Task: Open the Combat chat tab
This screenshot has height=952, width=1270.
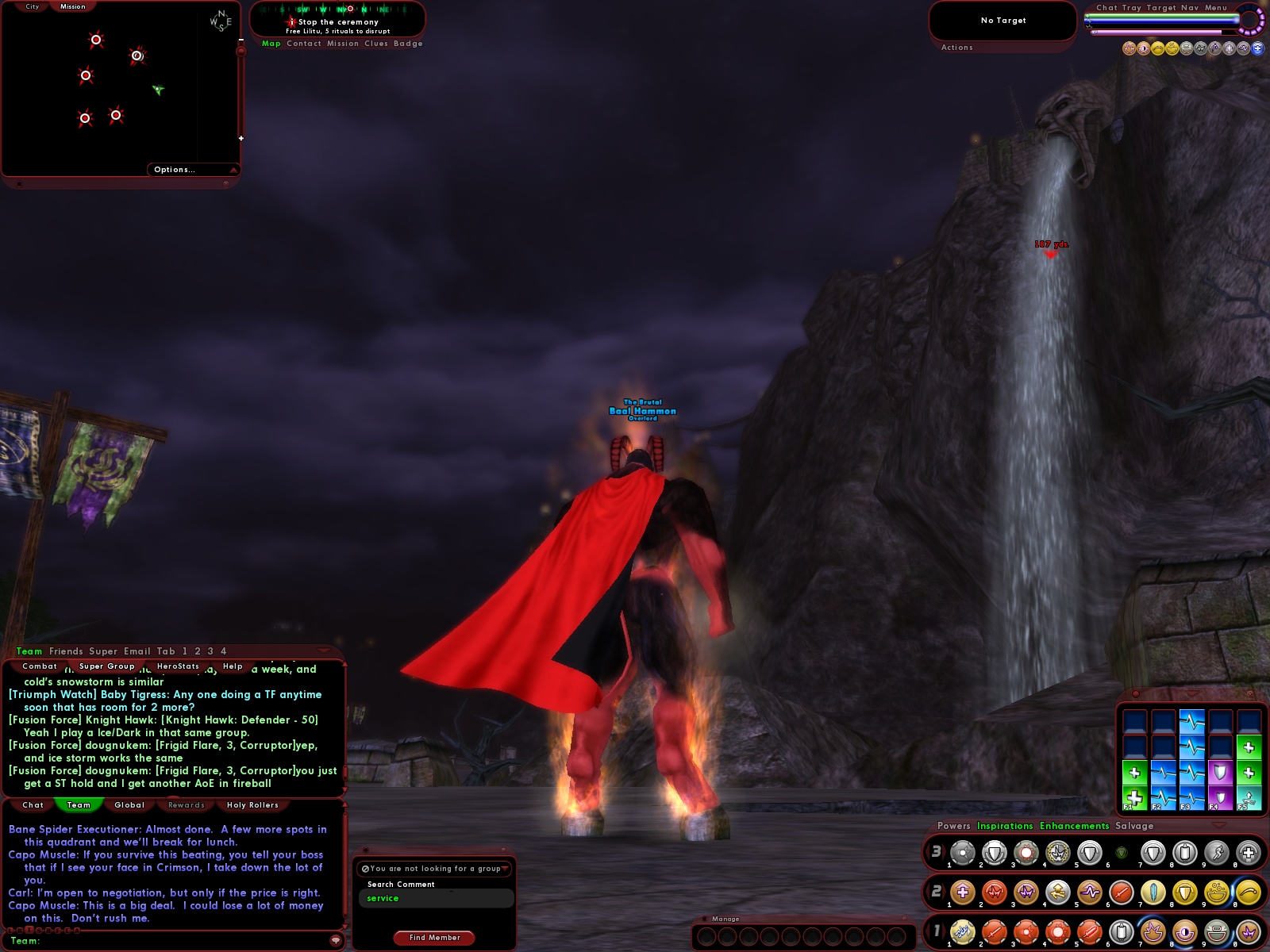Action: (40, 666)
